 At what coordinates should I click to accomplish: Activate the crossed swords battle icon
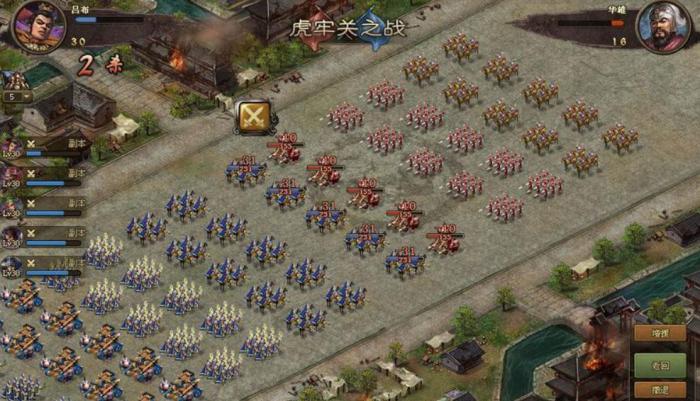pyautogui.click(x=256, y=117)
